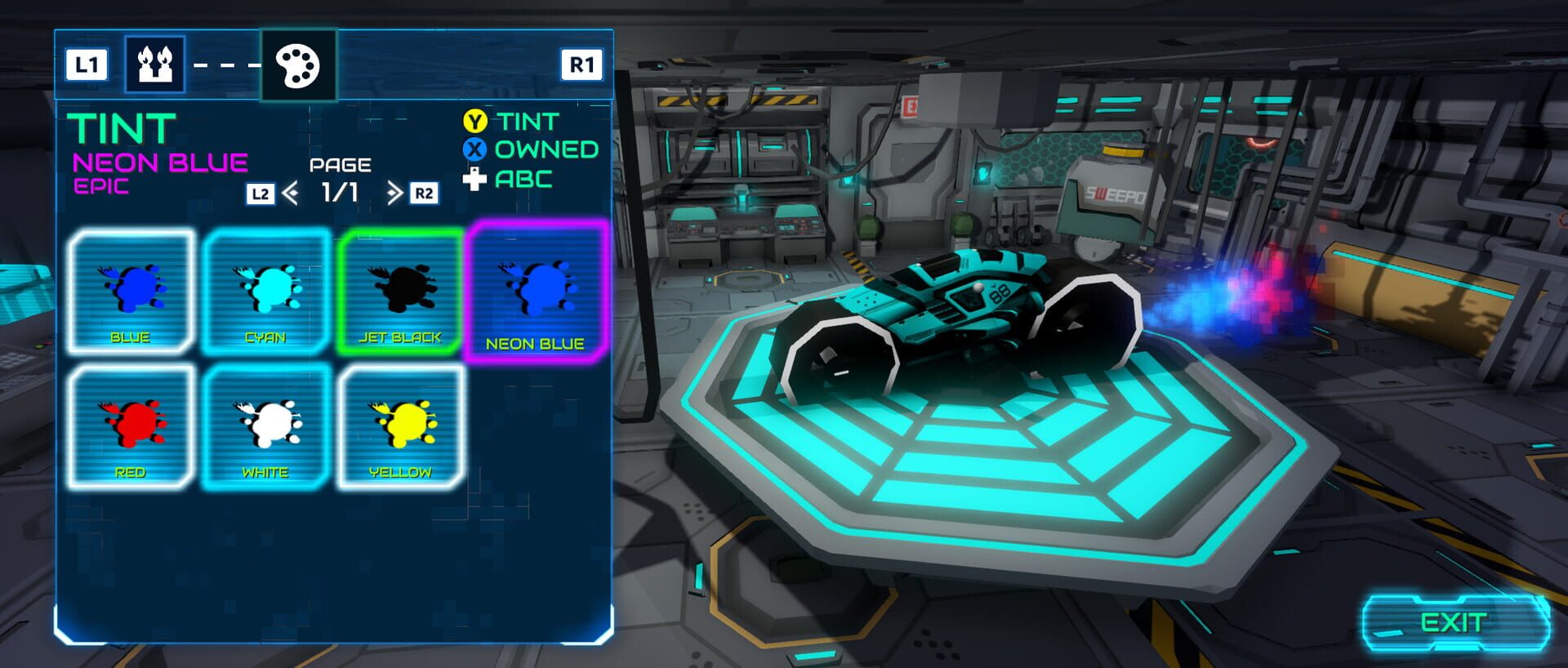The height and width of the screenshot is (668, 1568).
Task: Click the L2 page navigation icon
Action: (259, 193)
